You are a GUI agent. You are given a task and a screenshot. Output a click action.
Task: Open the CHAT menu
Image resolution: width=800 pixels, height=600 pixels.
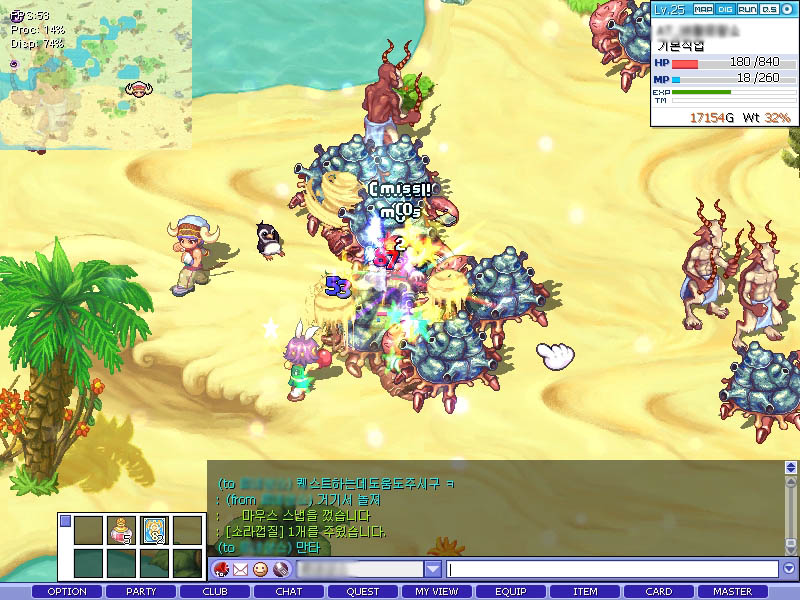pos(289,592)
